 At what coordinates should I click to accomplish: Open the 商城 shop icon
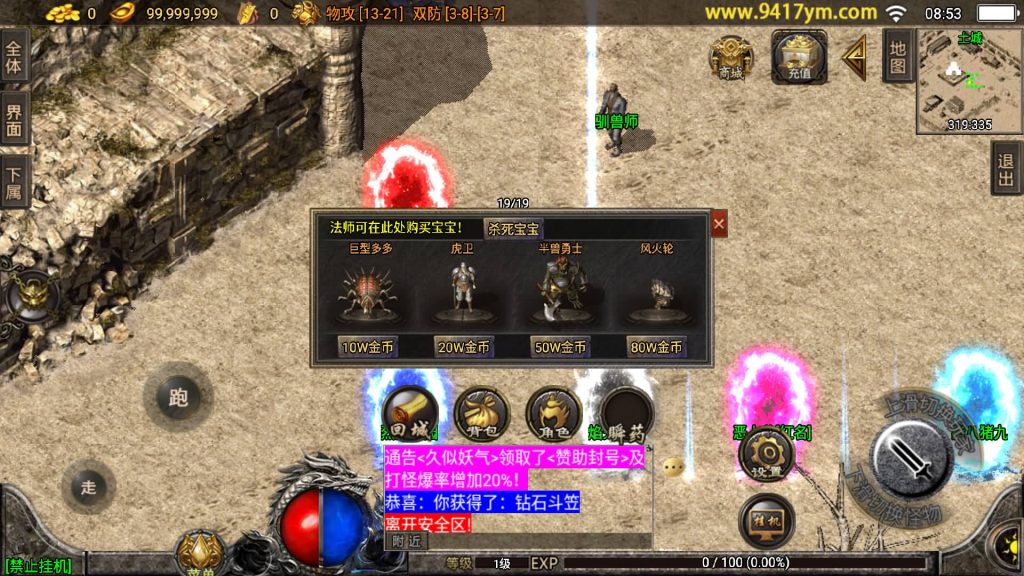tap(731, 57)
